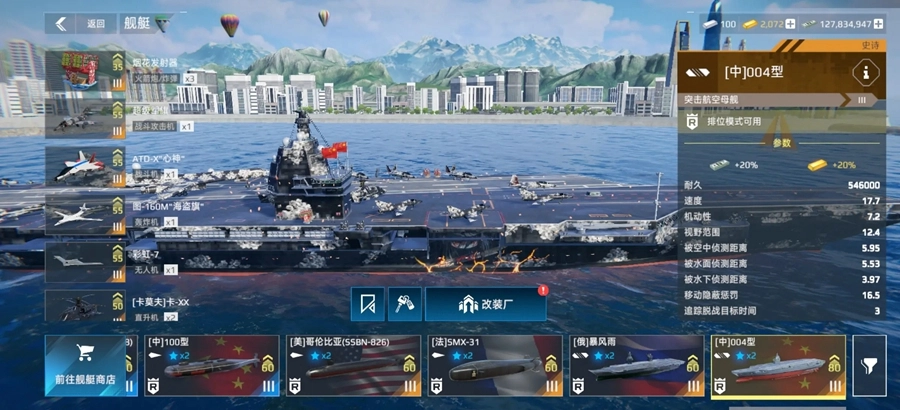Click the bookmark flag icon button
Image resolution: width=900 pixels, height=410 pixels.
367,304
